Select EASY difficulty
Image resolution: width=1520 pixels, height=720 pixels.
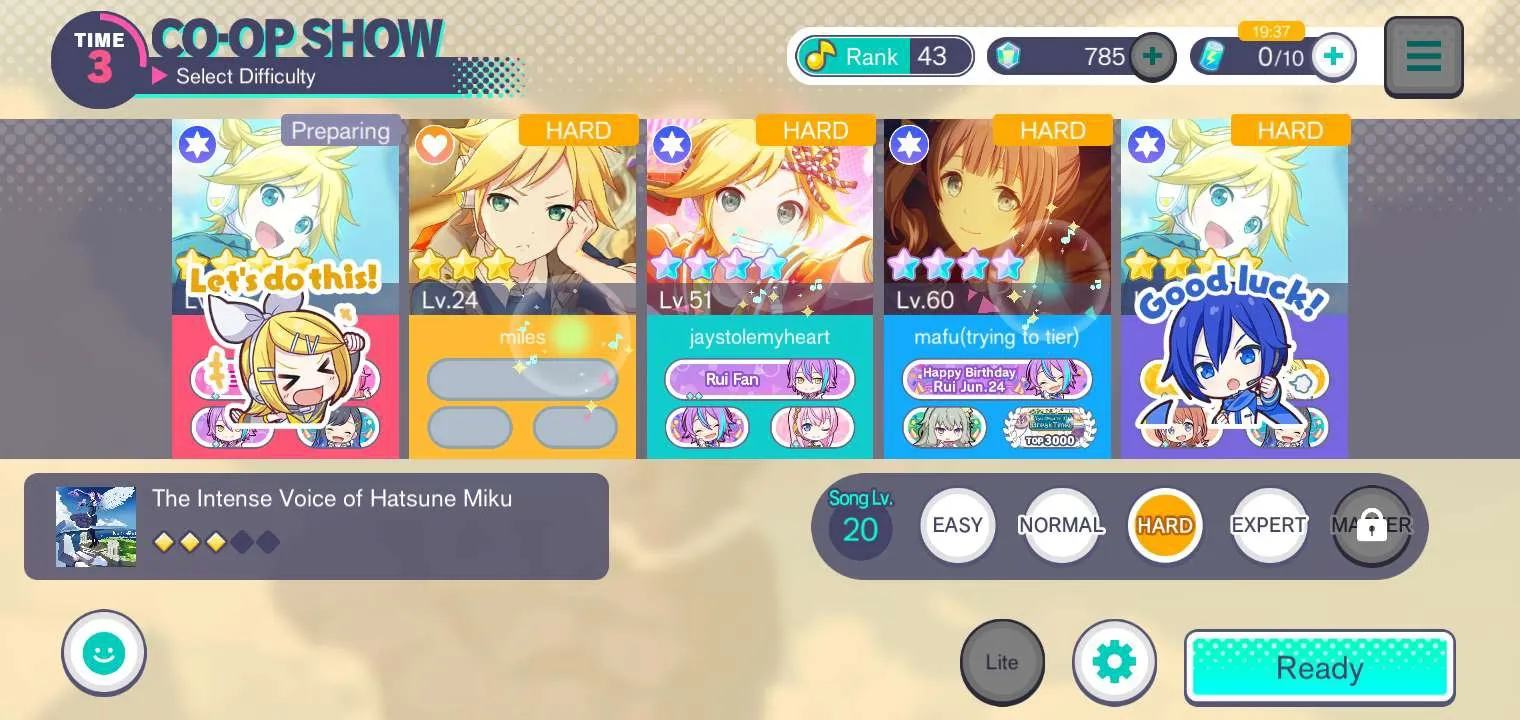click(x=957, y=525)
